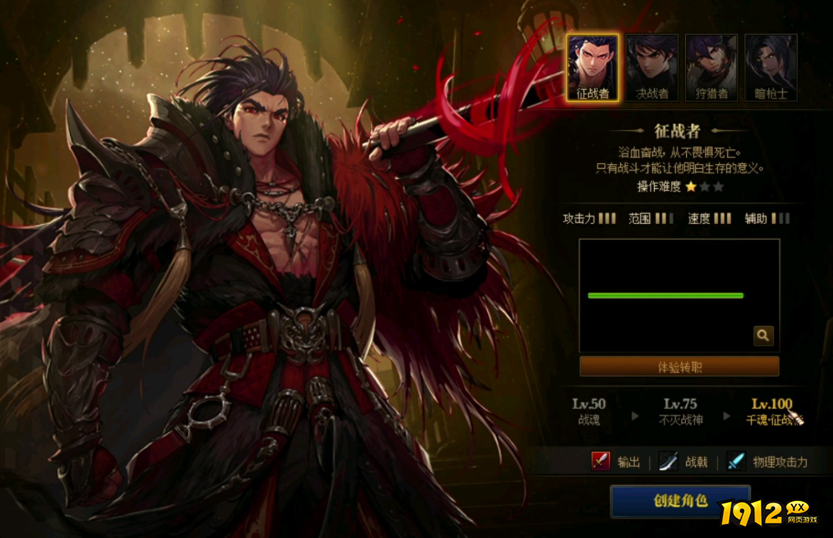The width and height of the screenshot is (833, 538).
Task: Select the Lv.100 千魂·征战者 stage
Action: coord(773,411)
